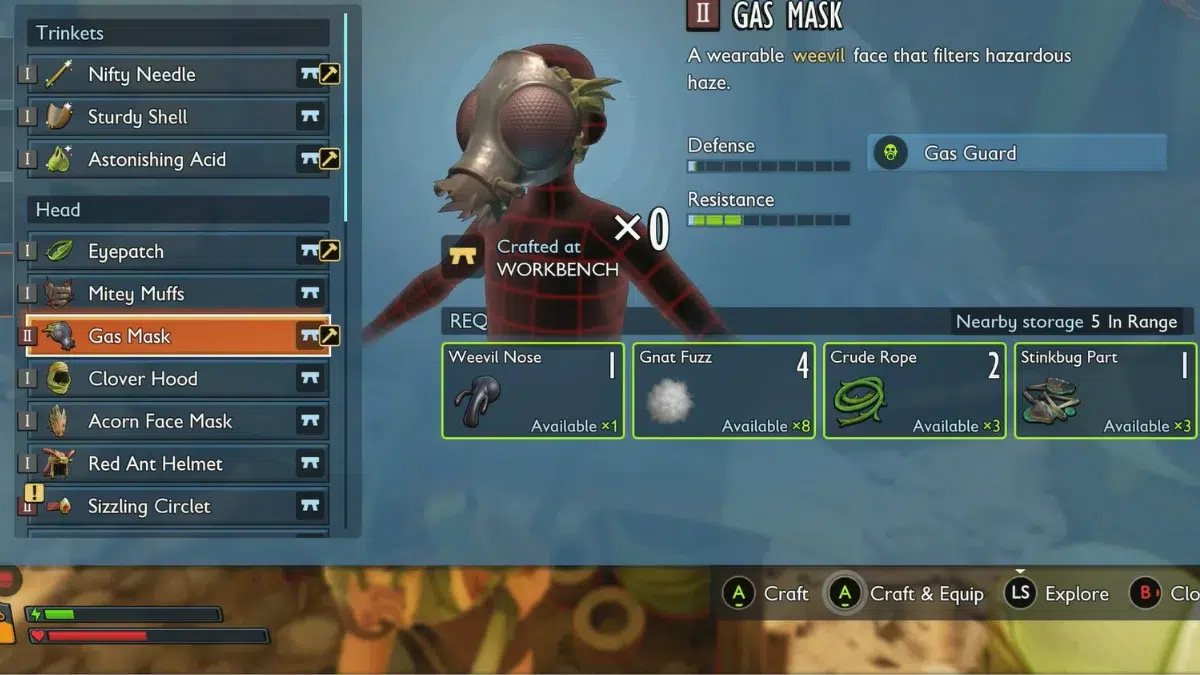This screenshot has height=675, width=1200.
Task: Choose the Stinkbug Part ingredient slot
Action: (1104, 391)
